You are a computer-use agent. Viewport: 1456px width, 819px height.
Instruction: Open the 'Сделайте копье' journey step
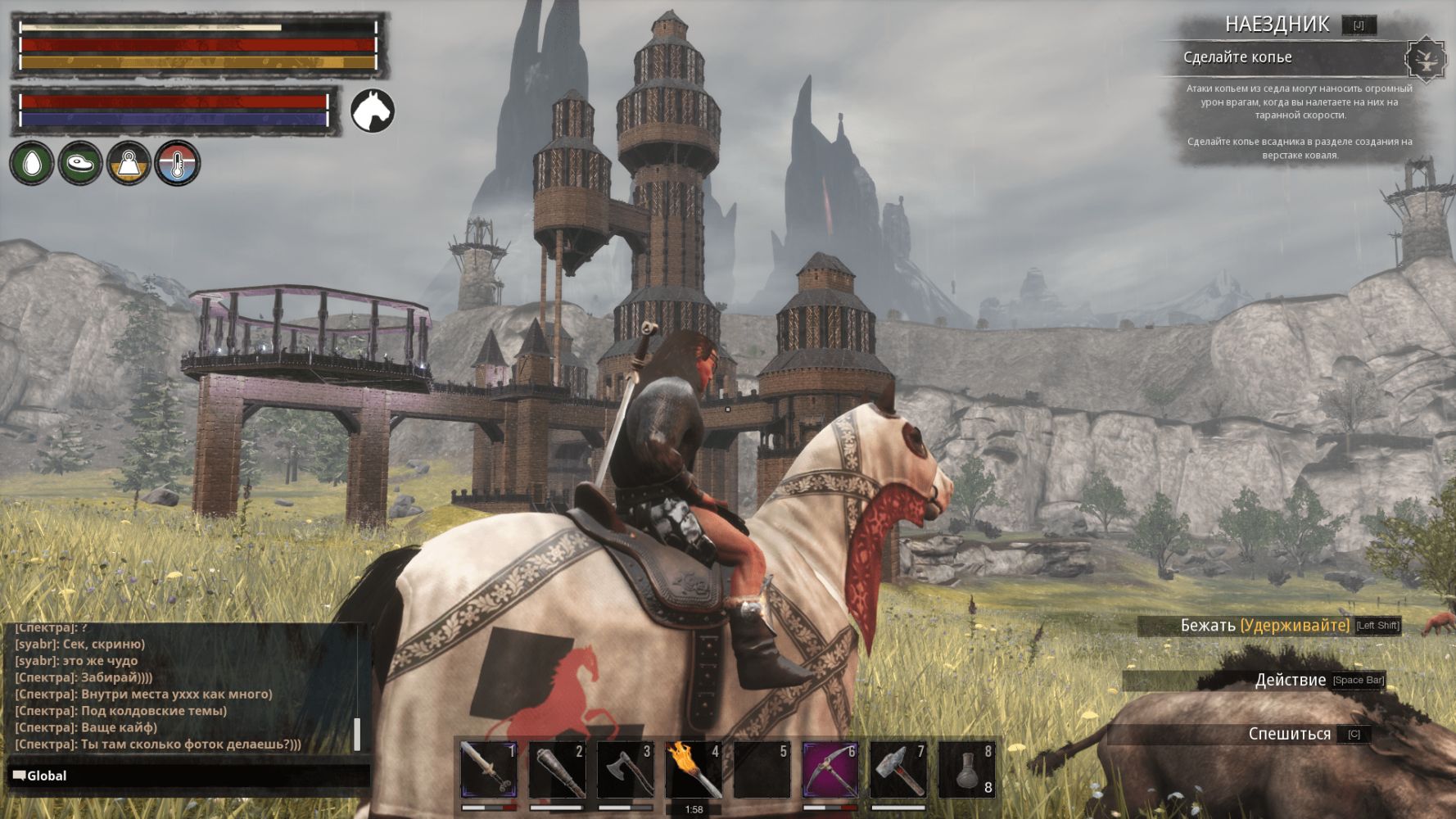pyautogui.click(x=1237, y=57)
